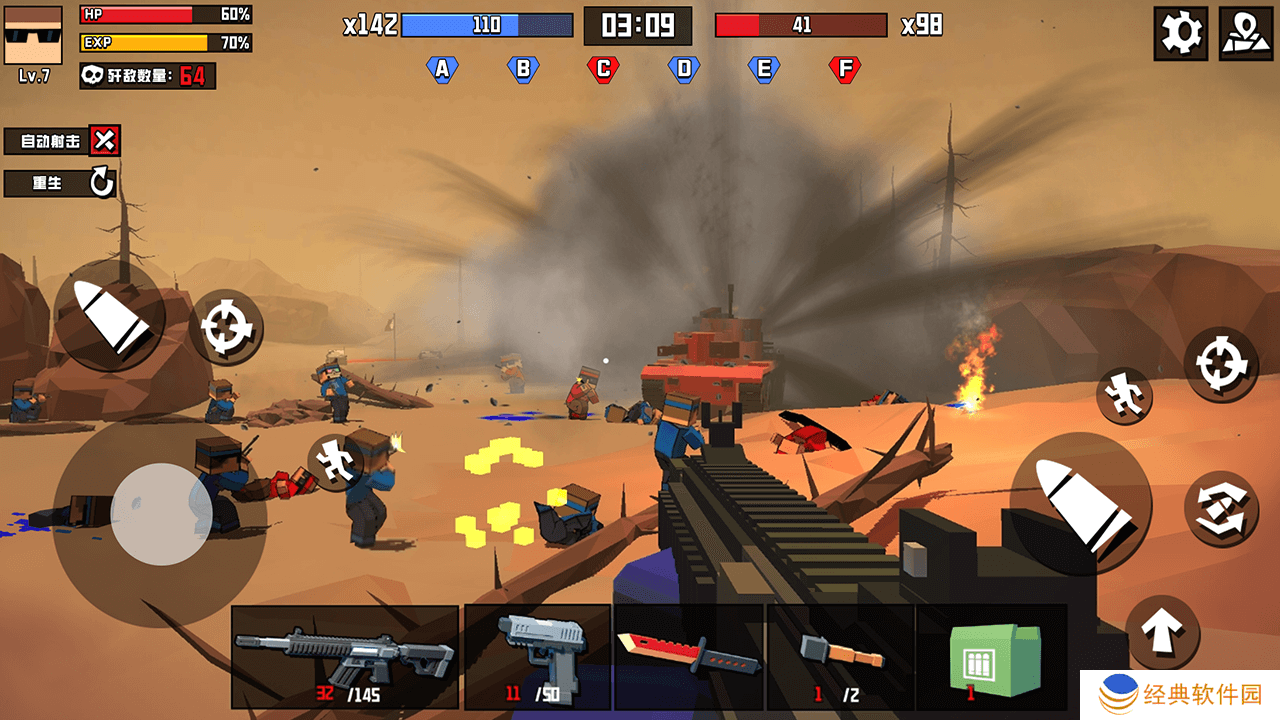Click the player avatar with sunglasses
Screen dimensions: 1280x720
[33, 35]
